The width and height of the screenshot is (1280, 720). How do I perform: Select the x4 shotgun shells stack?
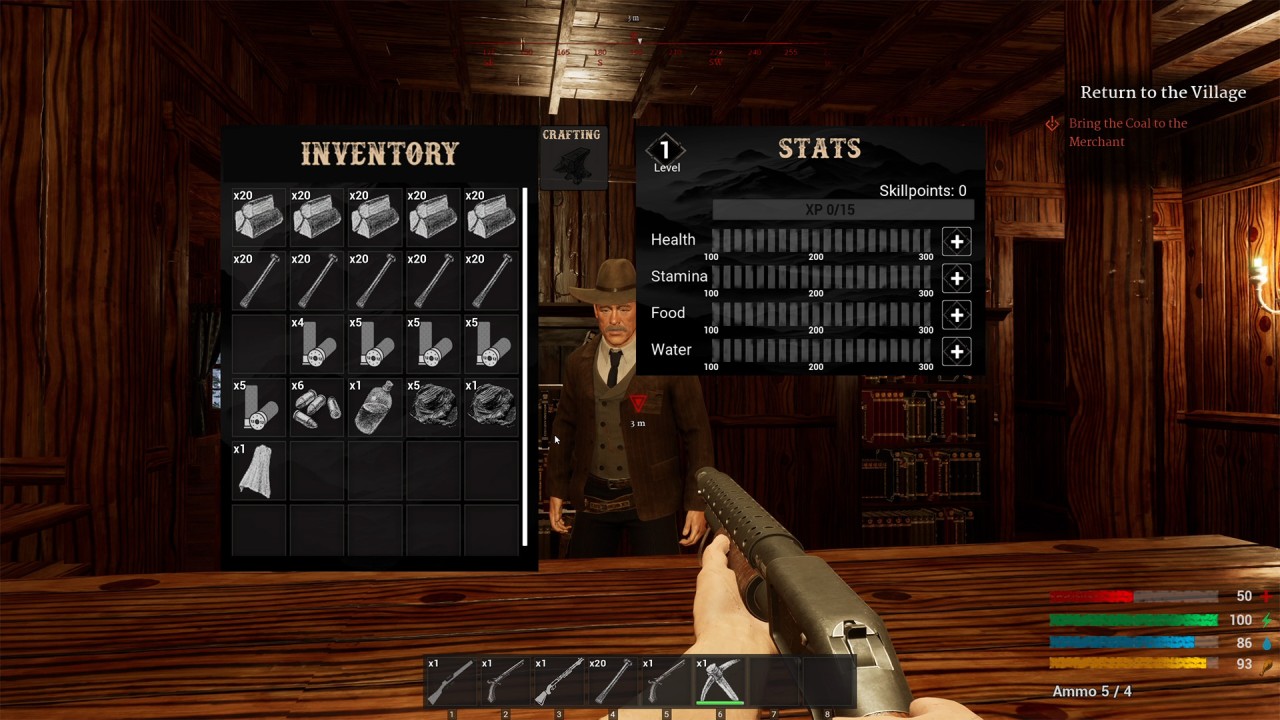click(317, 345)
